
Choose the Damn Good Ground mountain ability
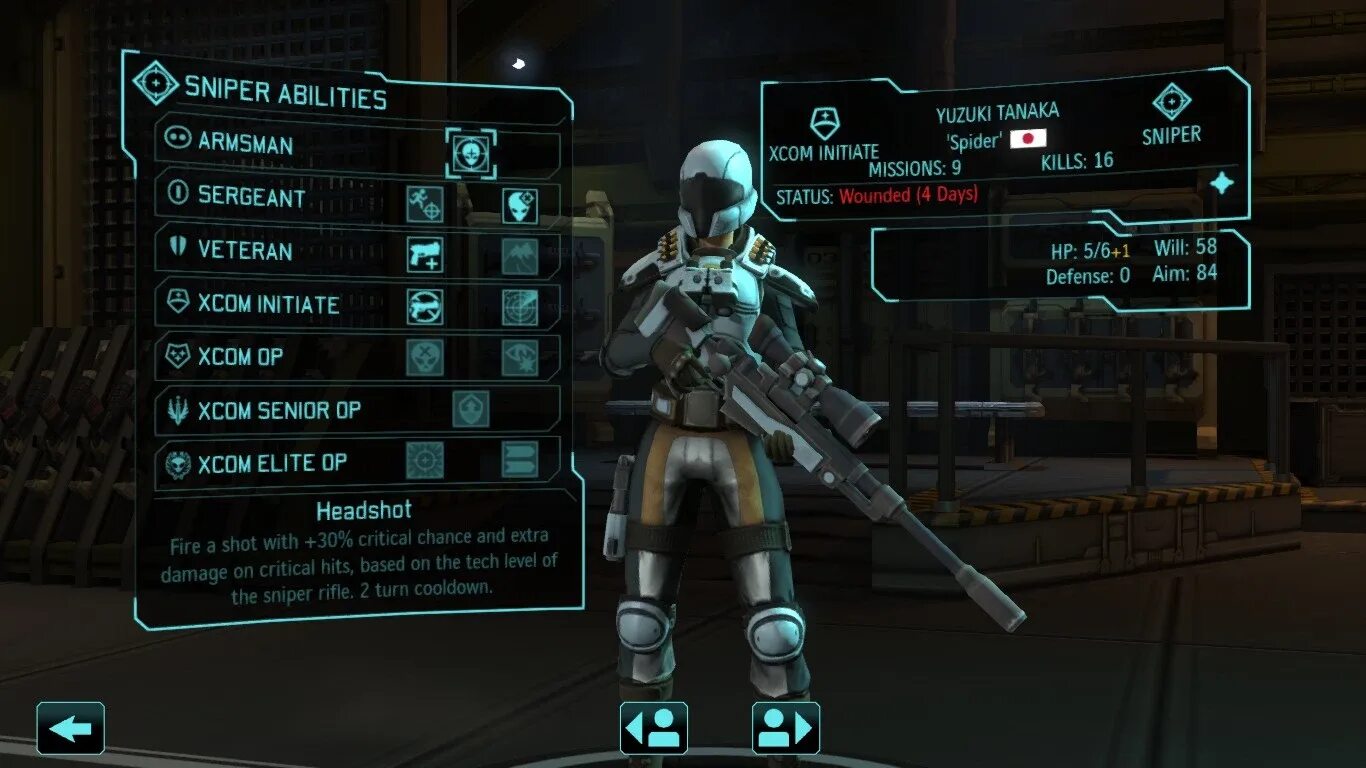(x=520, y=256)
